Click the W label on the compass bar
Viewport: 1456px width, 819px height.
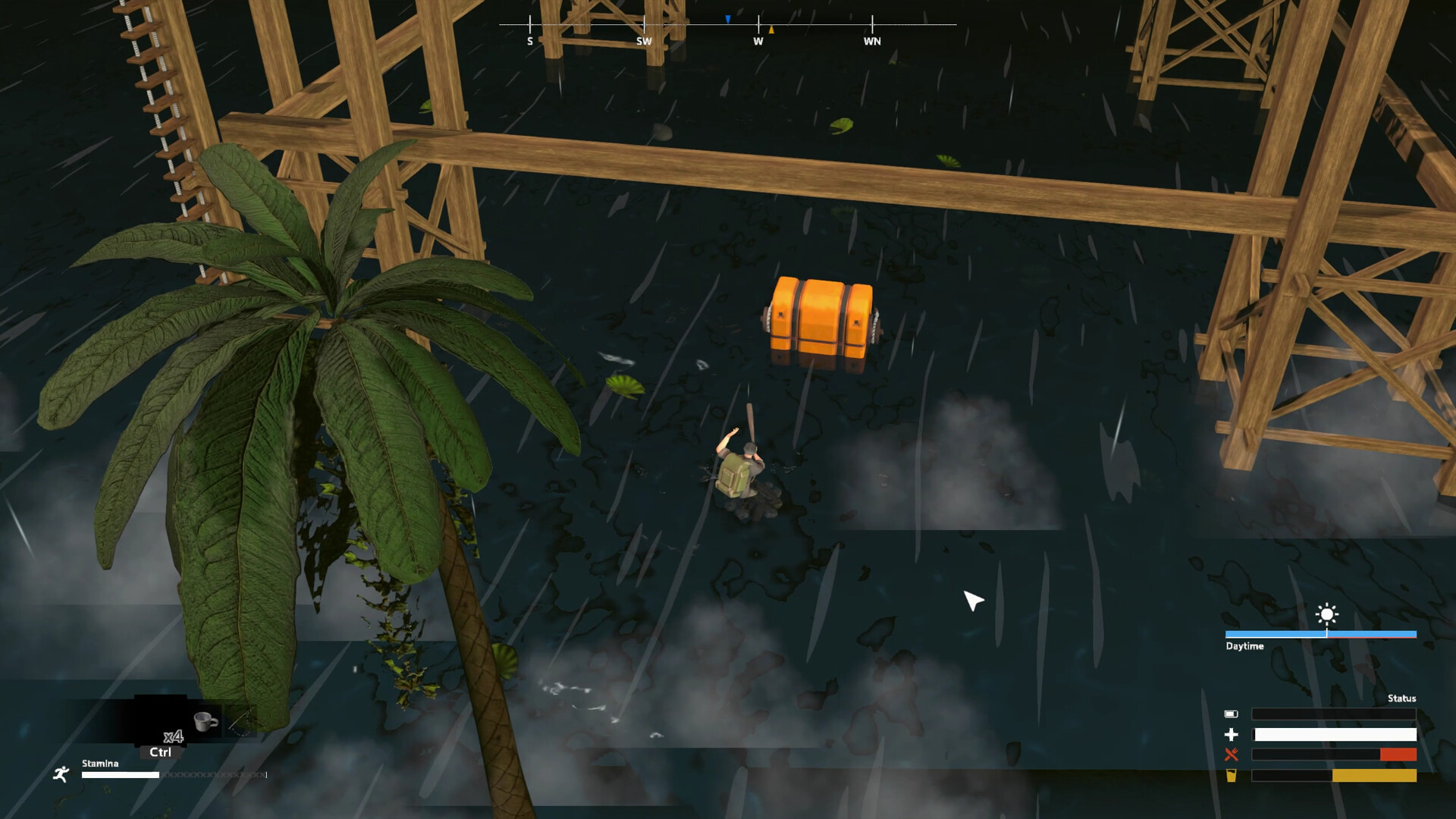tap(758, 42)
